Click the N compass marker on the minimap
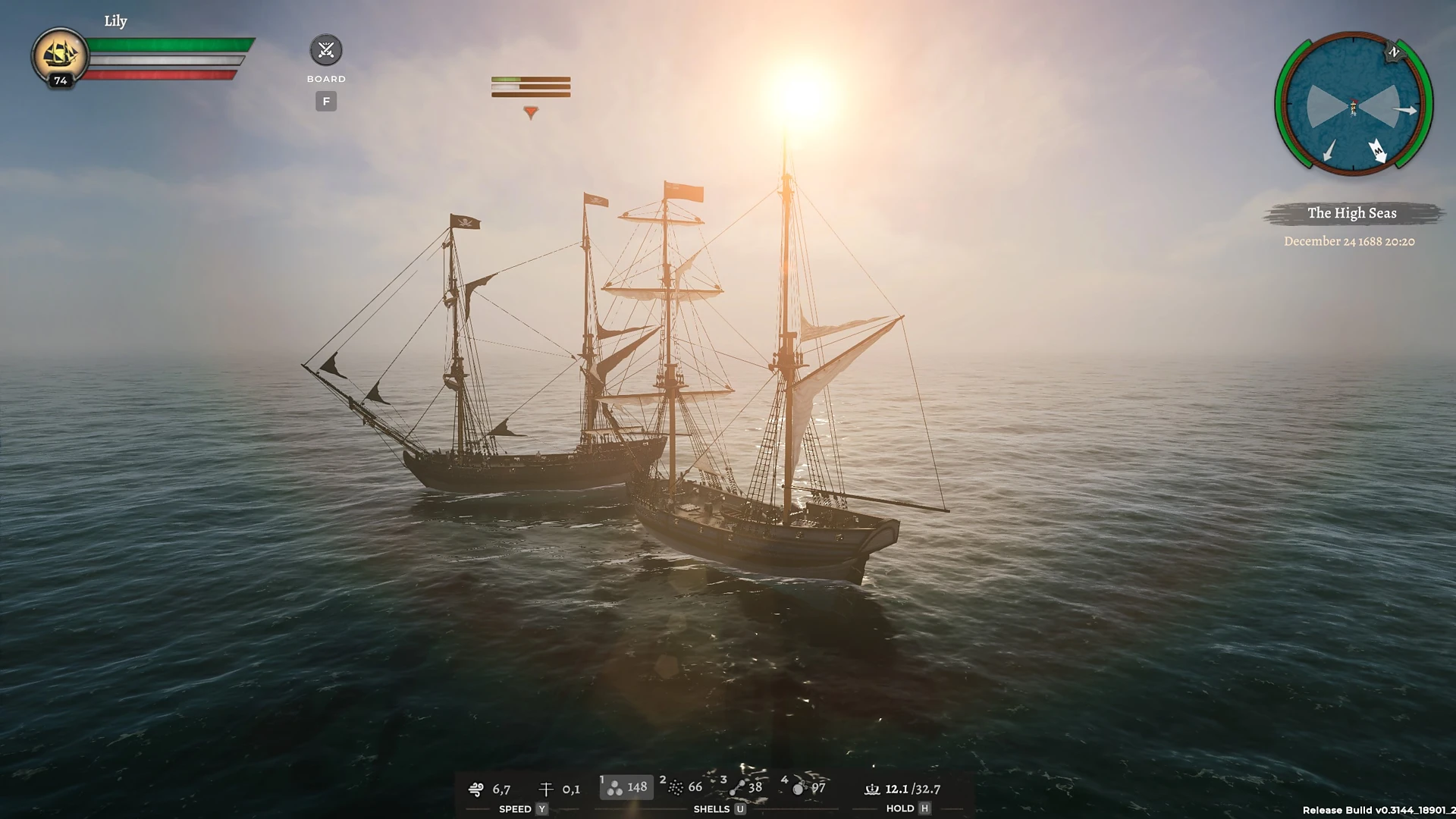This screenshot has height=819, width=1456. (1394, 52)
